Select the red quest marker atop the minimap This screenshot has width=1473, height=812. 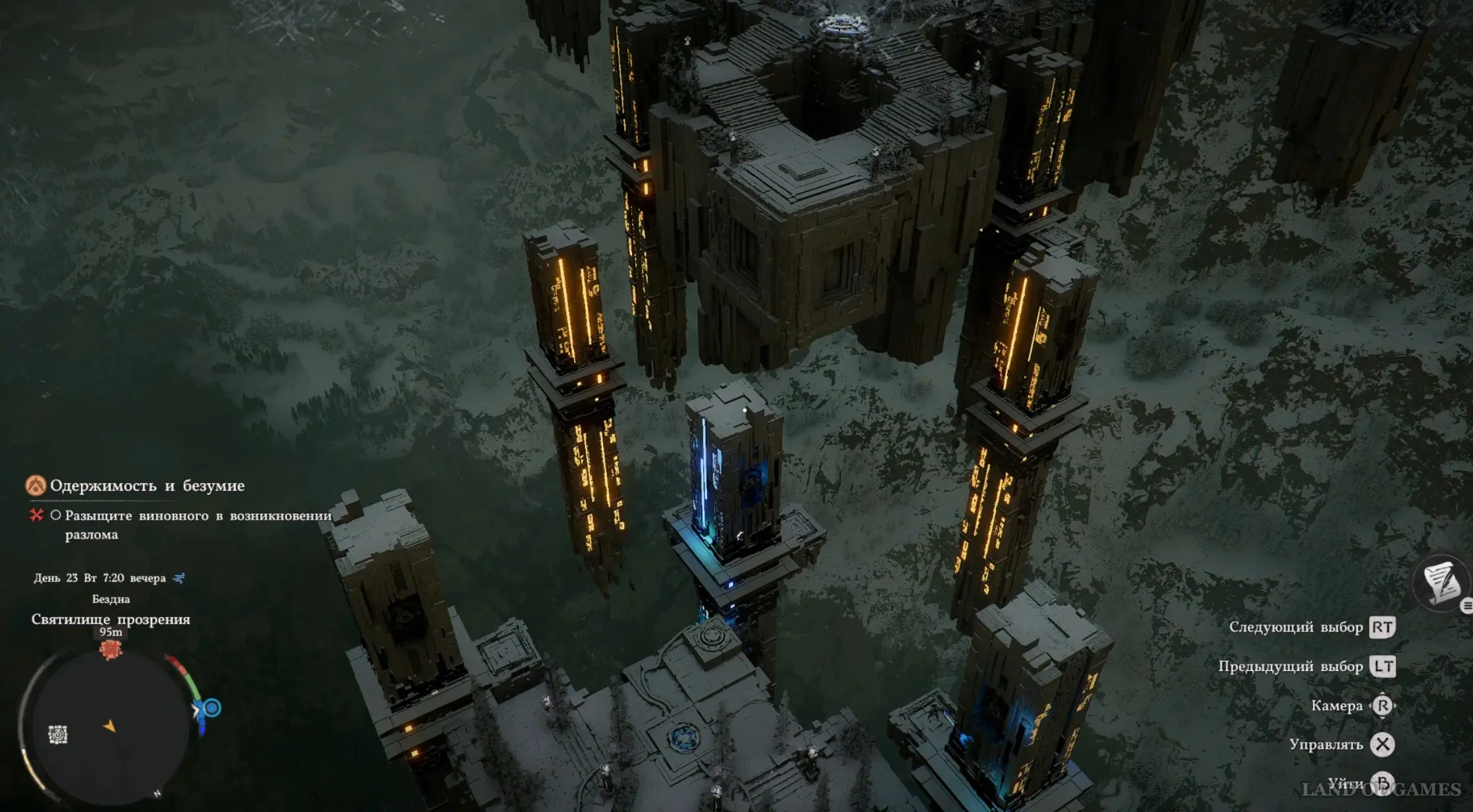[x=111, y=649]
